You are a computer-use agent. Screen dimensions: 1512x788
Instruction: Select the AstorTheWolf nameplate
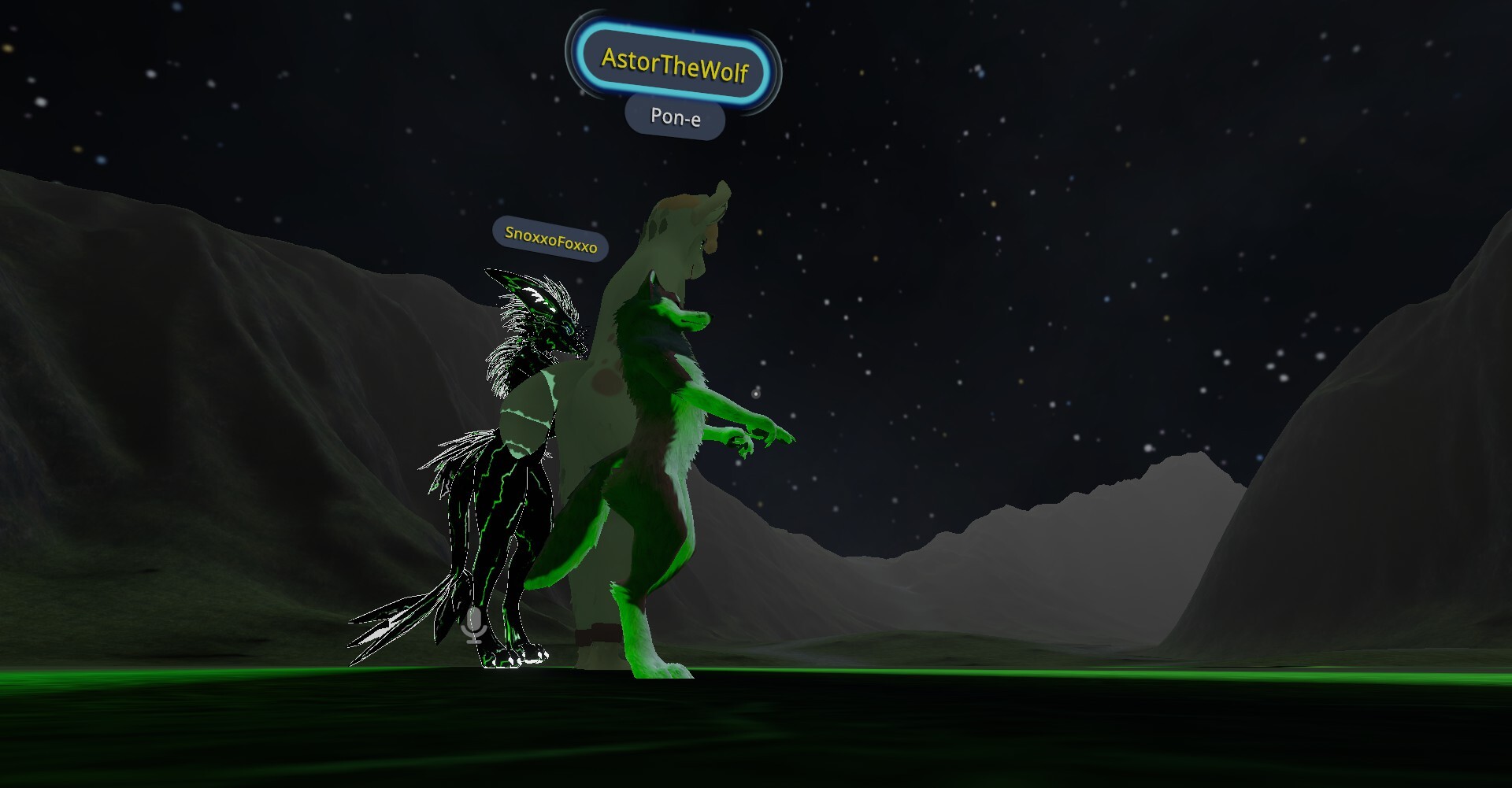point(674,65)
